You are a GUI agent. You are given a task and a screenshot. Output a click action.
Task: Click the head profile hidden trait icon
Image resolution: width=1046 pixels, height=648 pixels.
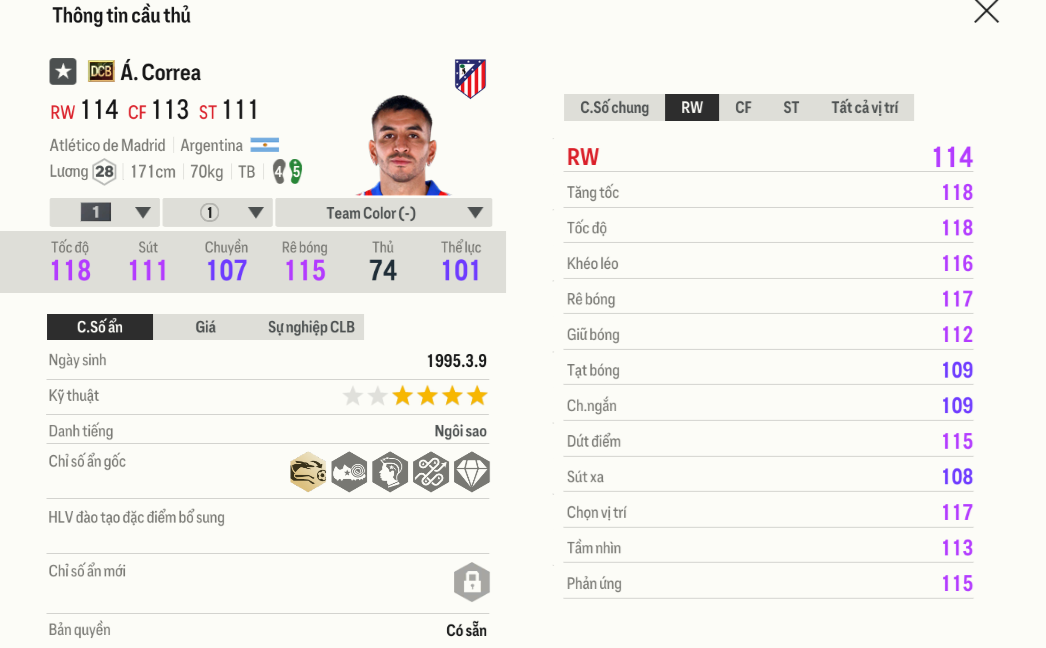389,472
